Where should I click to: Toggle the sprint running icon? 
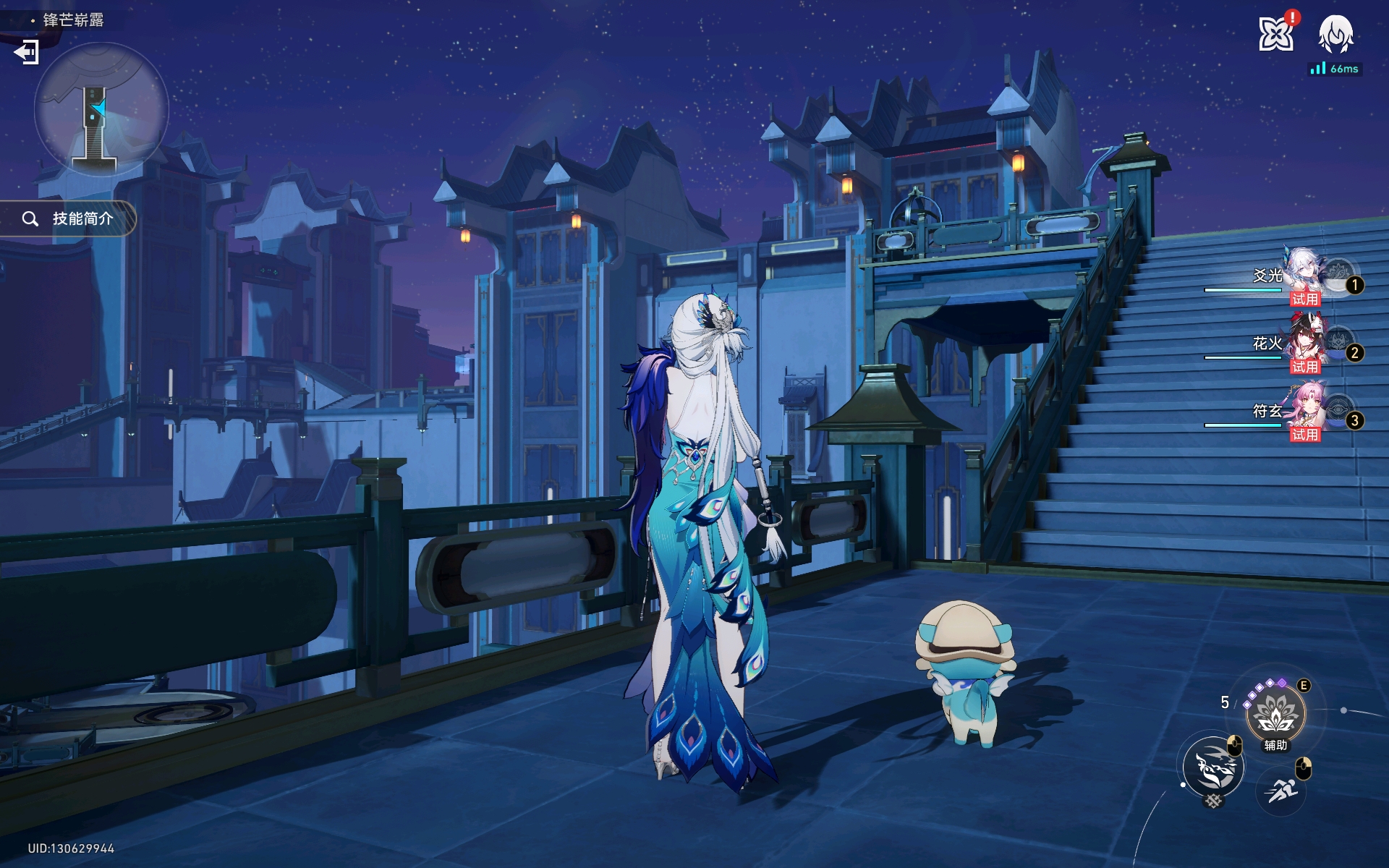(1281, 791)
